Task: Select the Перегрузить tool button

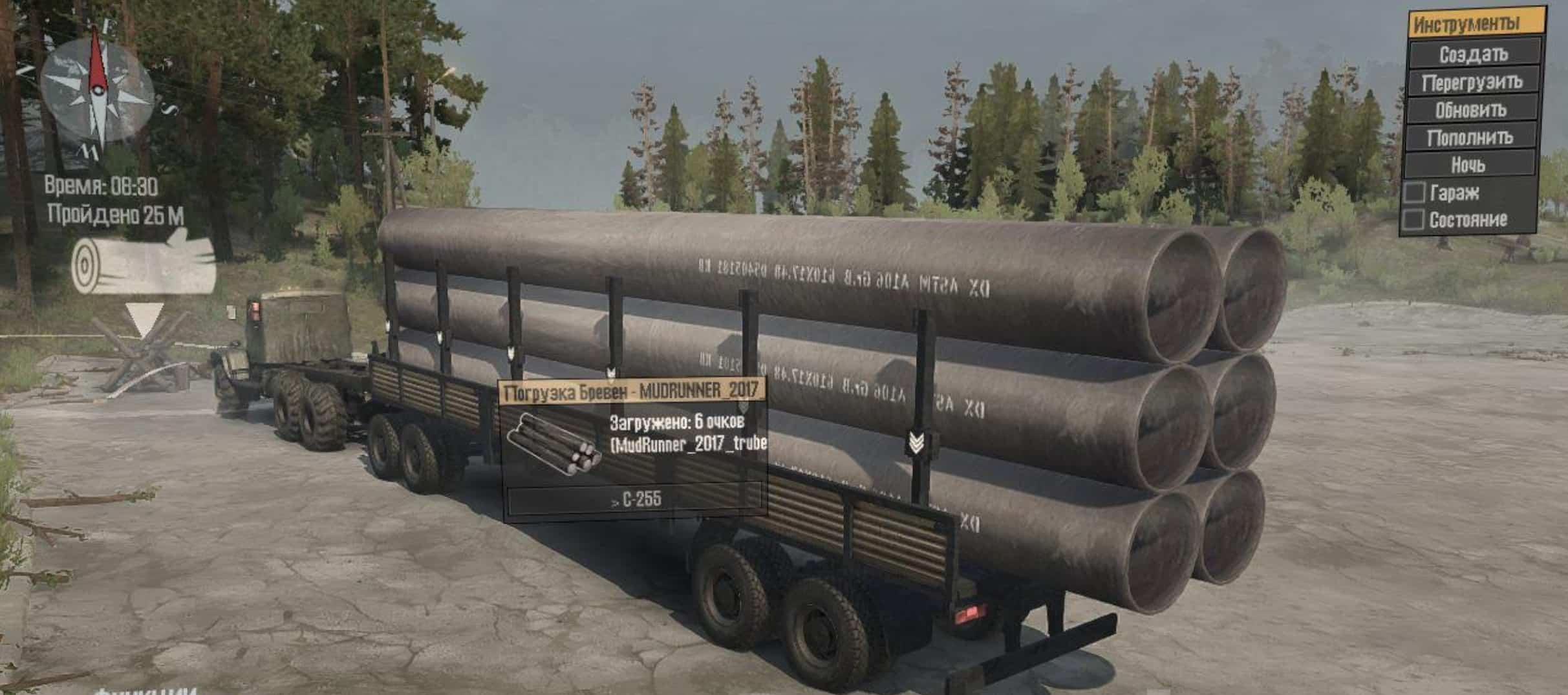Action: tap(1472, 82)
